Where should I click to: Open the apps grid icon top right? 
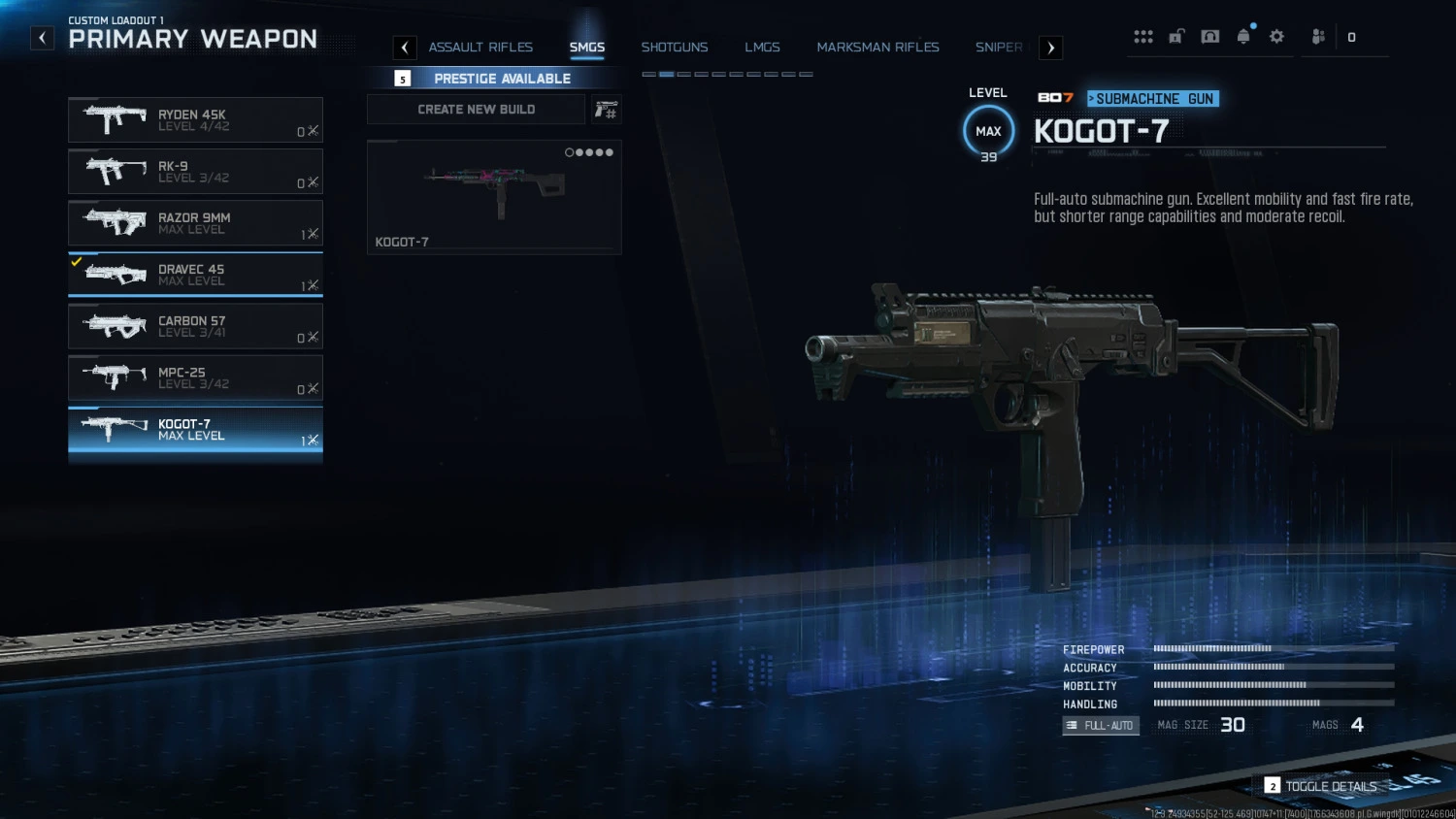1143,36
